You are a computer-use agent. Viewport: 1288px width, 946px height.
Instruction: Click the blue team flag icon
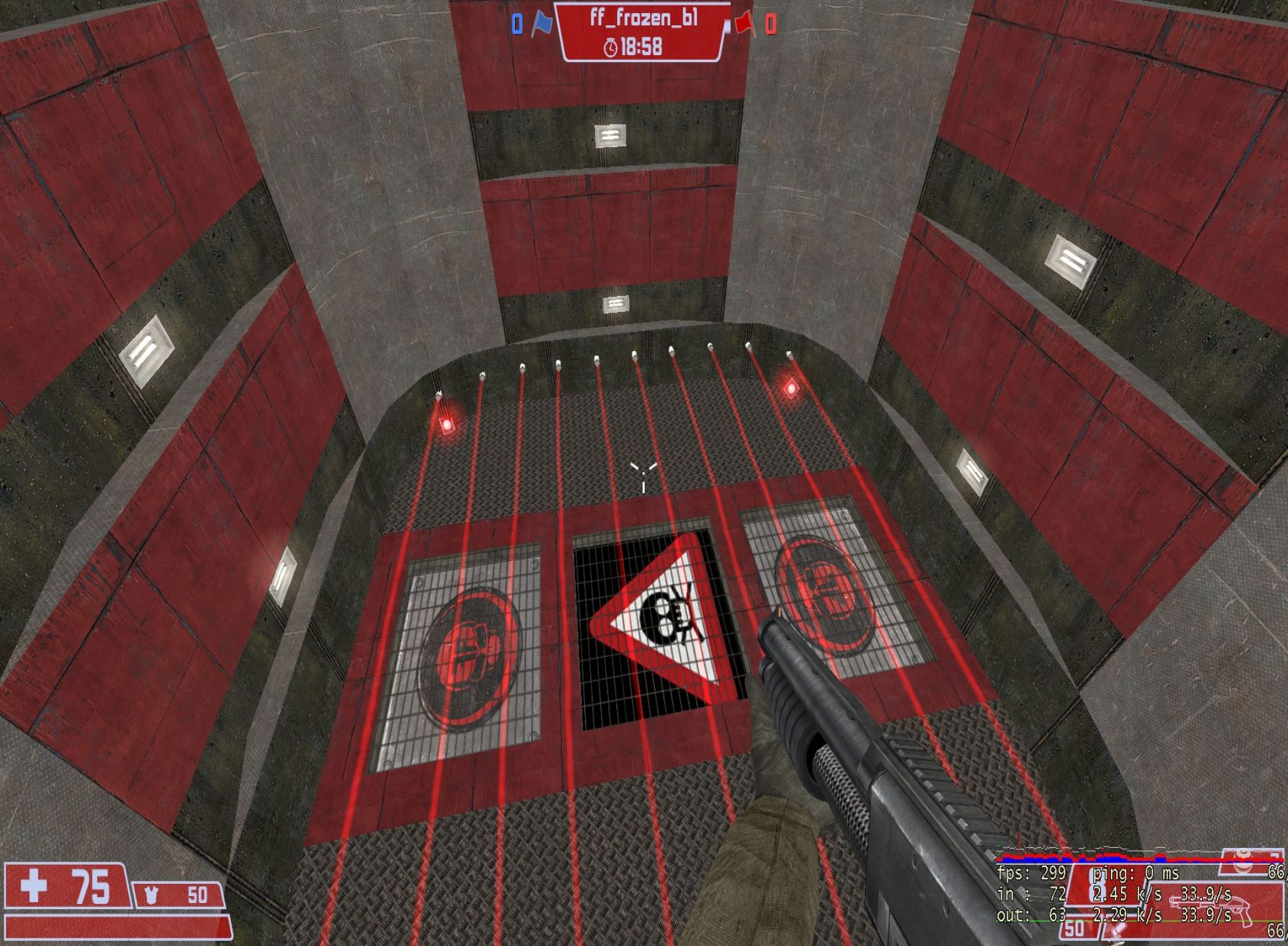[x=543, y=24]
